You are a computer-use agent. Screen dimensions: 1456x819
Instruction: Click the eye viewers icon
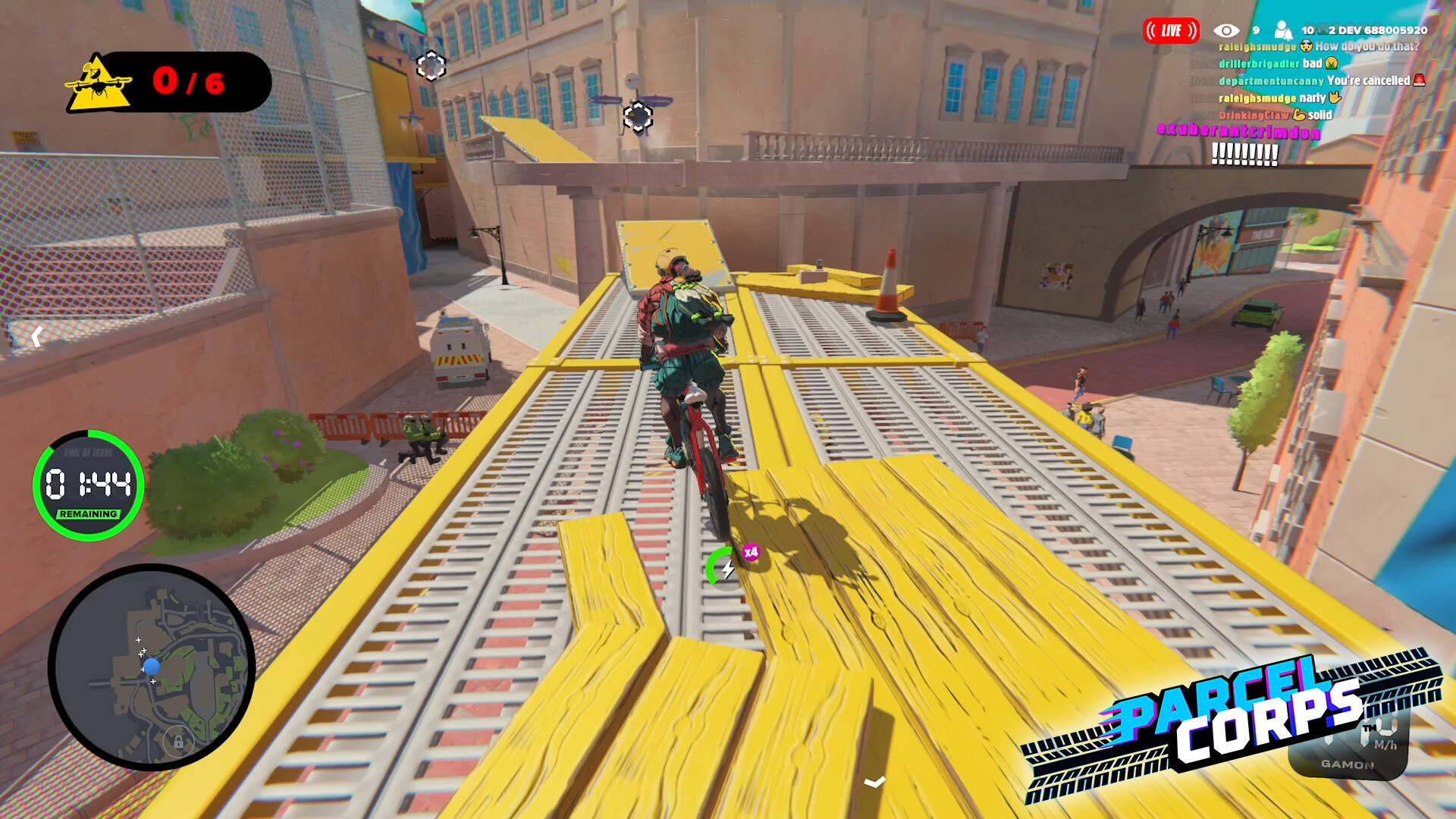(1226, 30)
